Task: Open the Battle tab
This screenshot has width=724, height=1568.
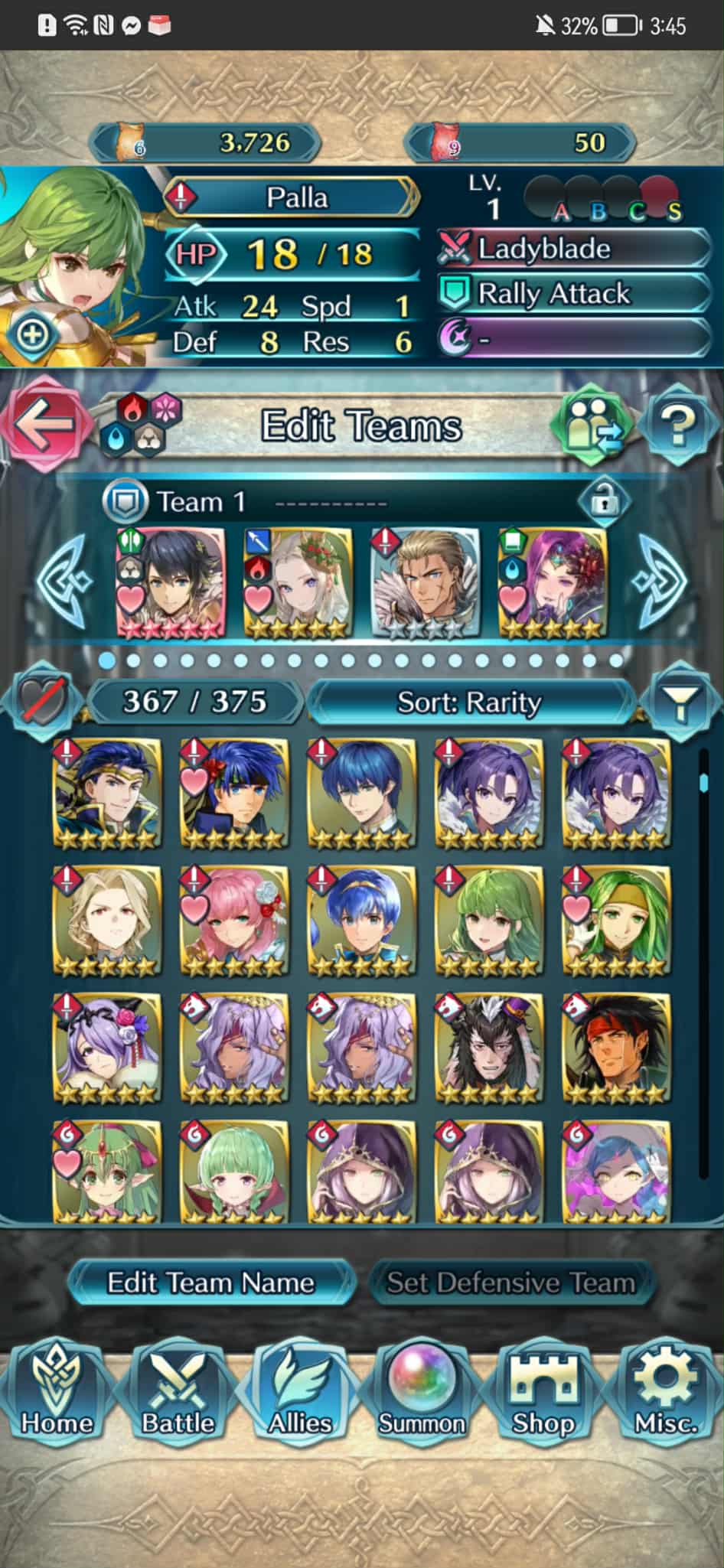Action: (178, 1394)
